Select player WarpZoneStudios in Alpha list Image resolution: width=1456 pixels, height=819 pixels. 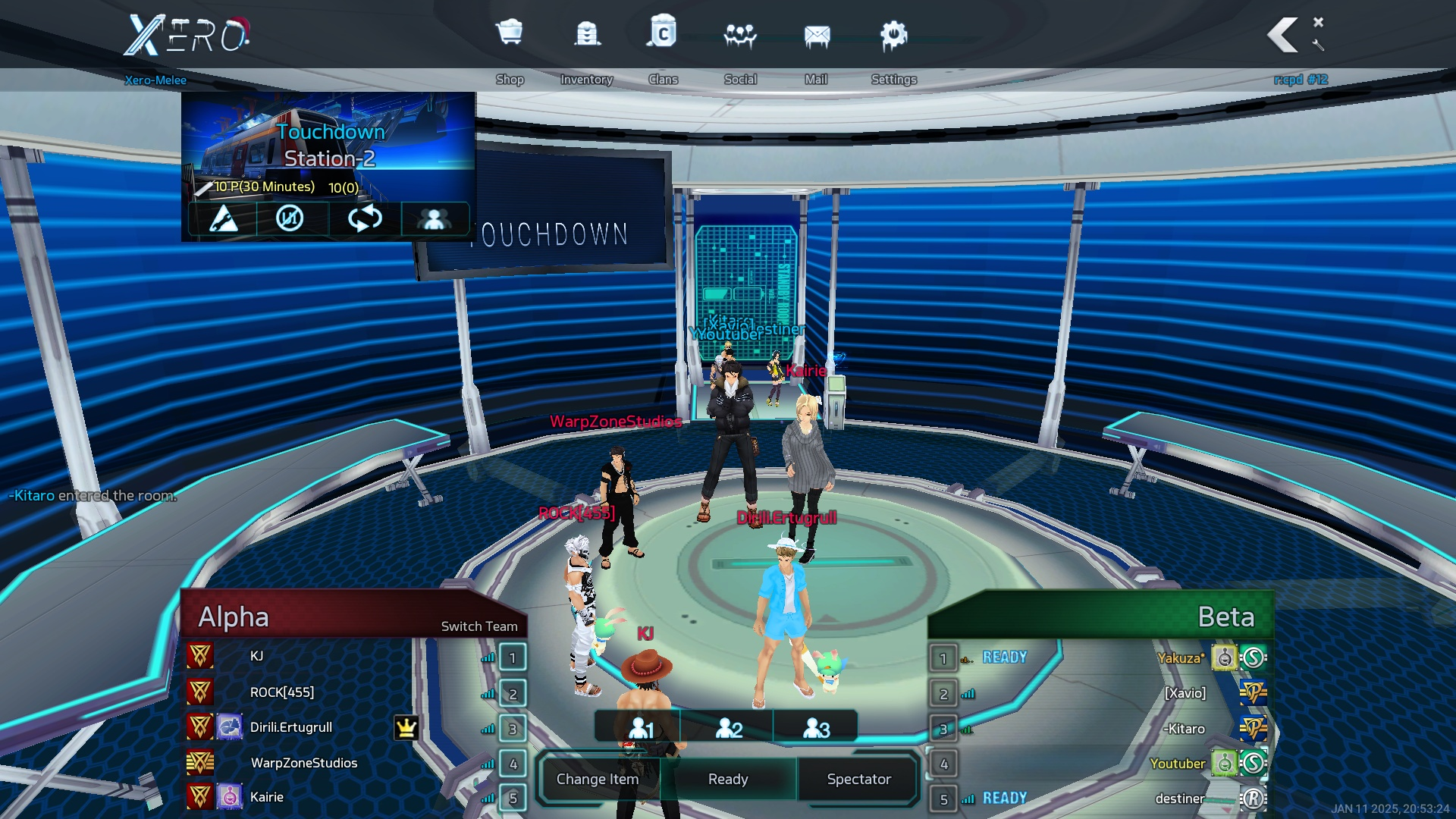pos(303,763)
